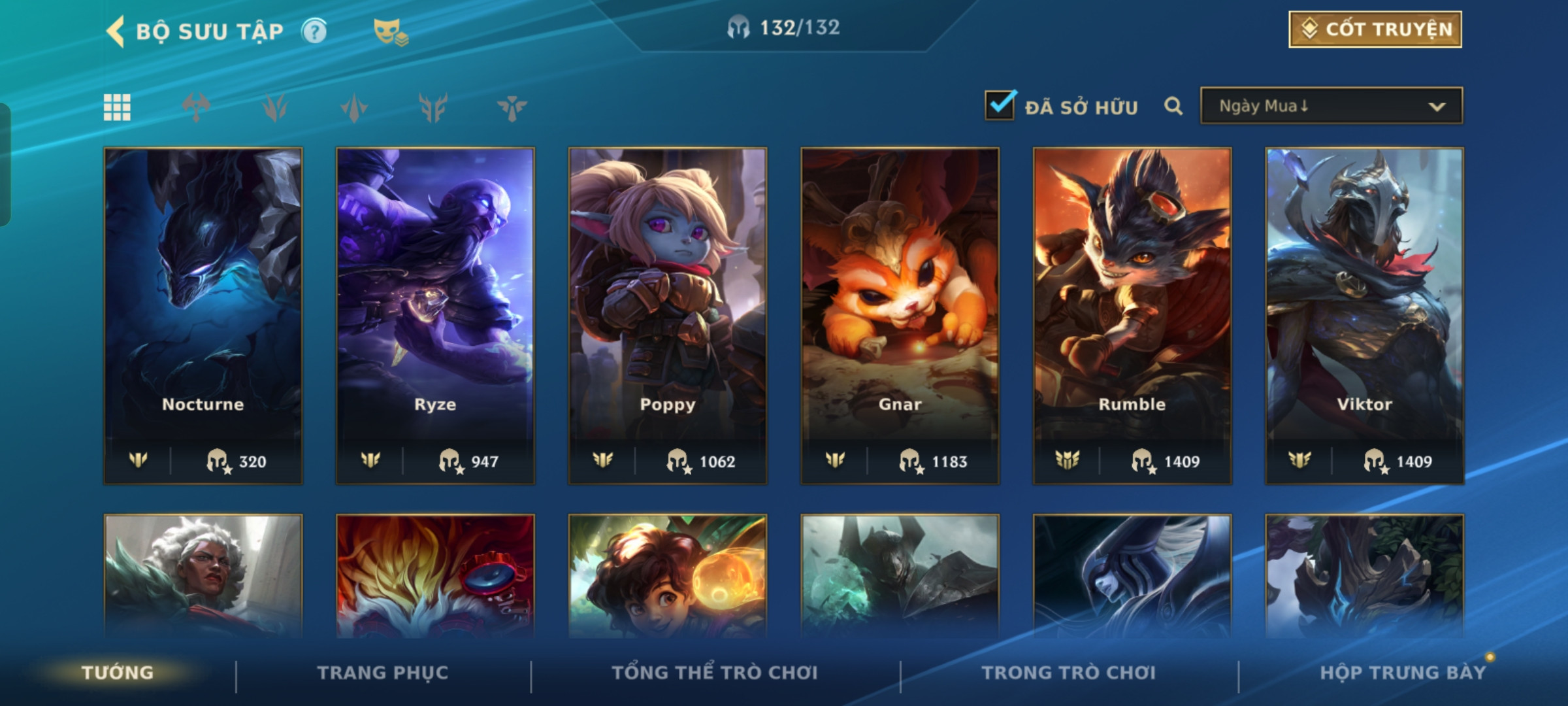1568x706 pixels.
Task: Choose the Ryze champion card
Action: [435, 315]
